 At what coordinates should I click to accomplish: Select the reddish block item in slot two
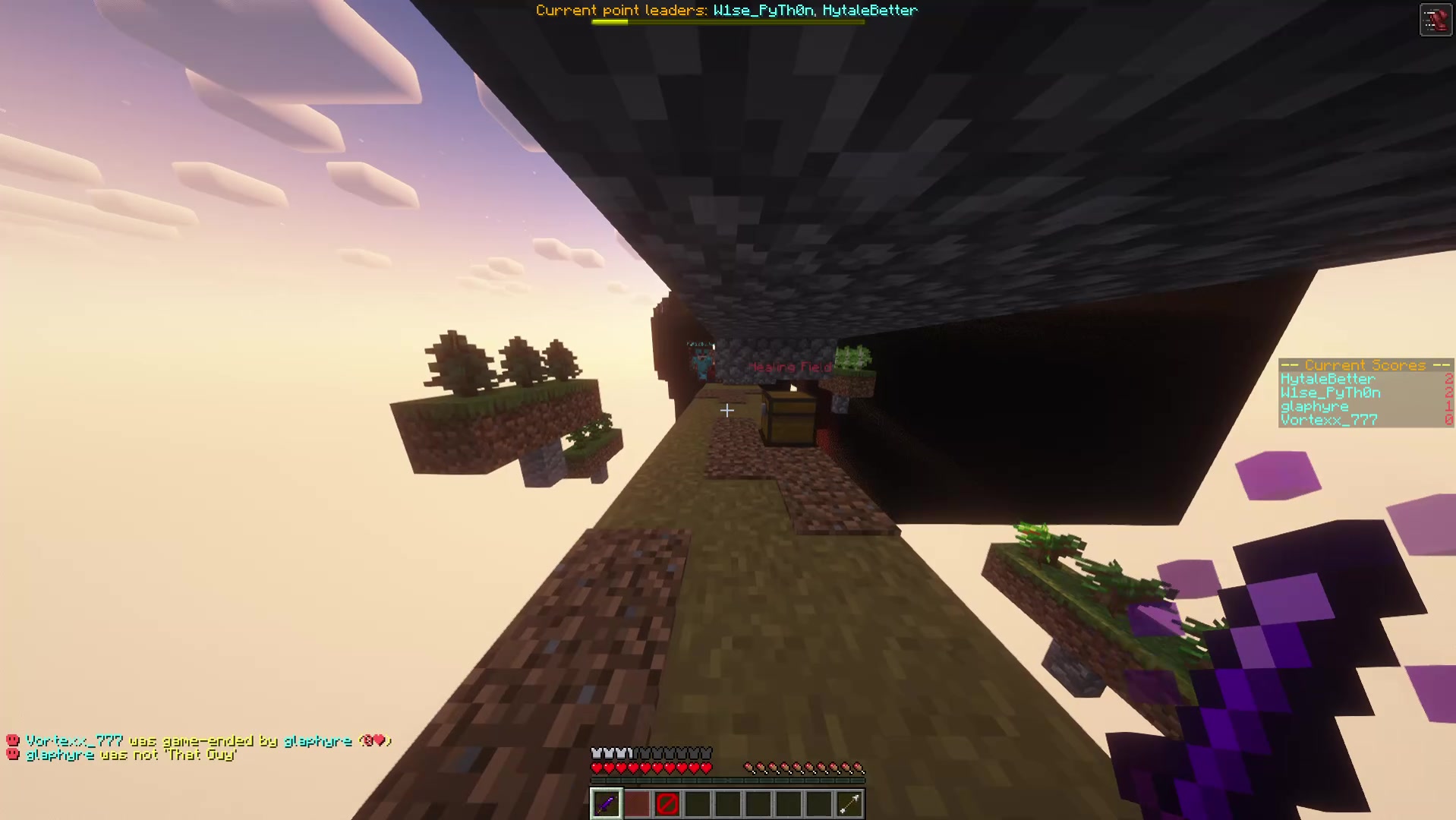coord(637,803)
